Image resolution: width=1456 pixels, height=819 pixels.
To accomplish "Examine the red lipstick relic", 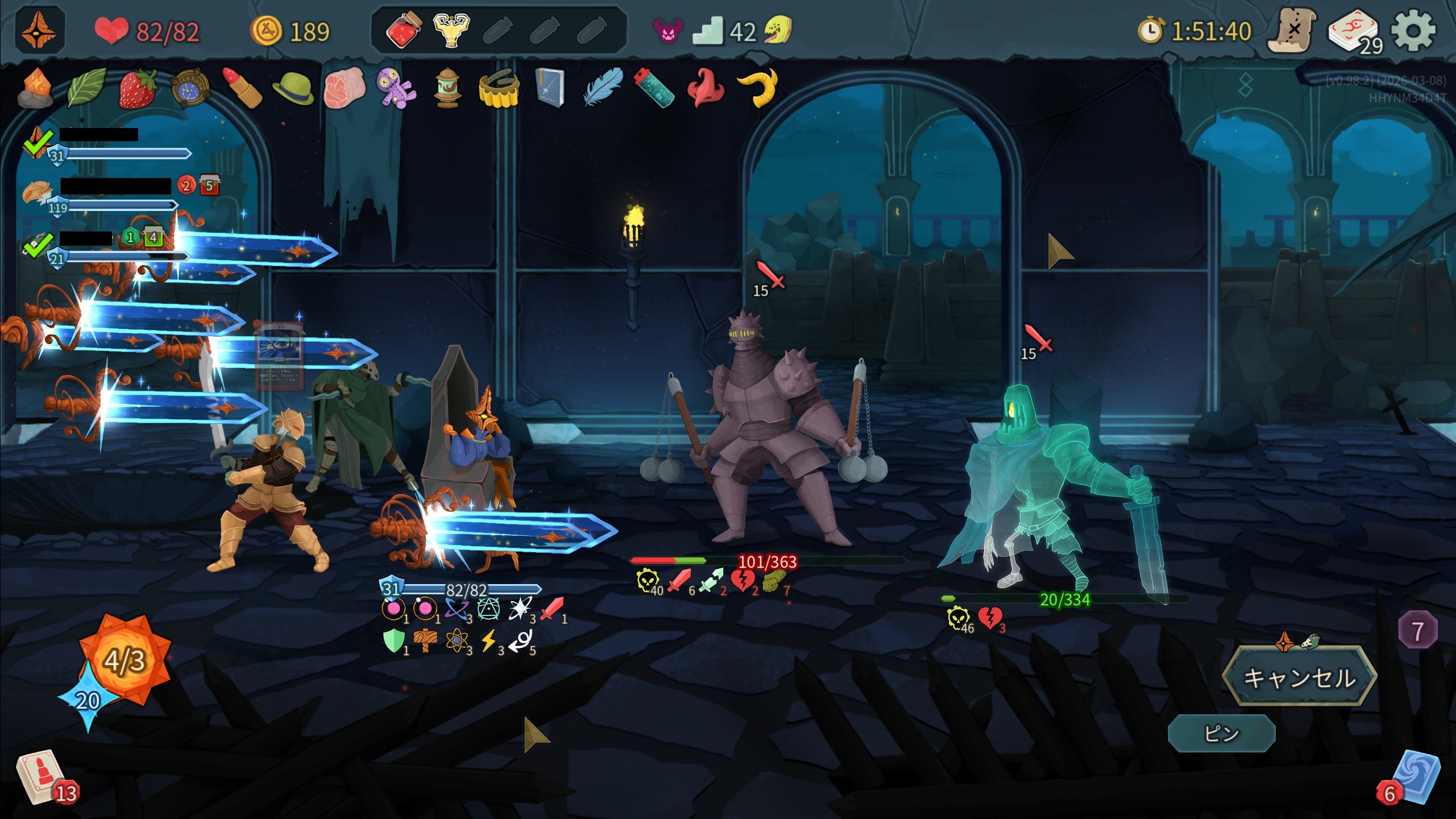I will (241, 89).
